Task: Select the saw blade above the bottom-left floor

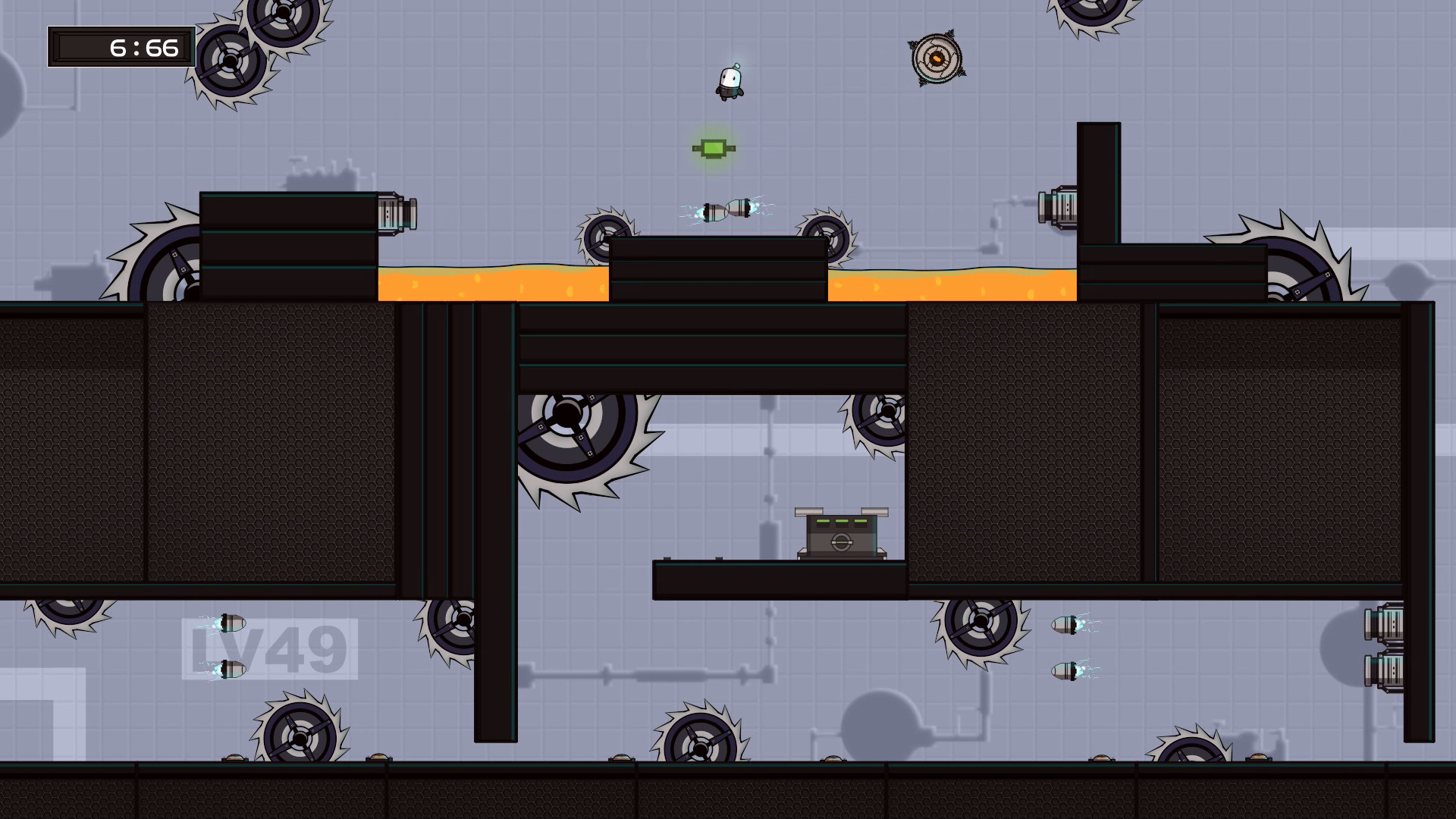Action: [300, 739]
